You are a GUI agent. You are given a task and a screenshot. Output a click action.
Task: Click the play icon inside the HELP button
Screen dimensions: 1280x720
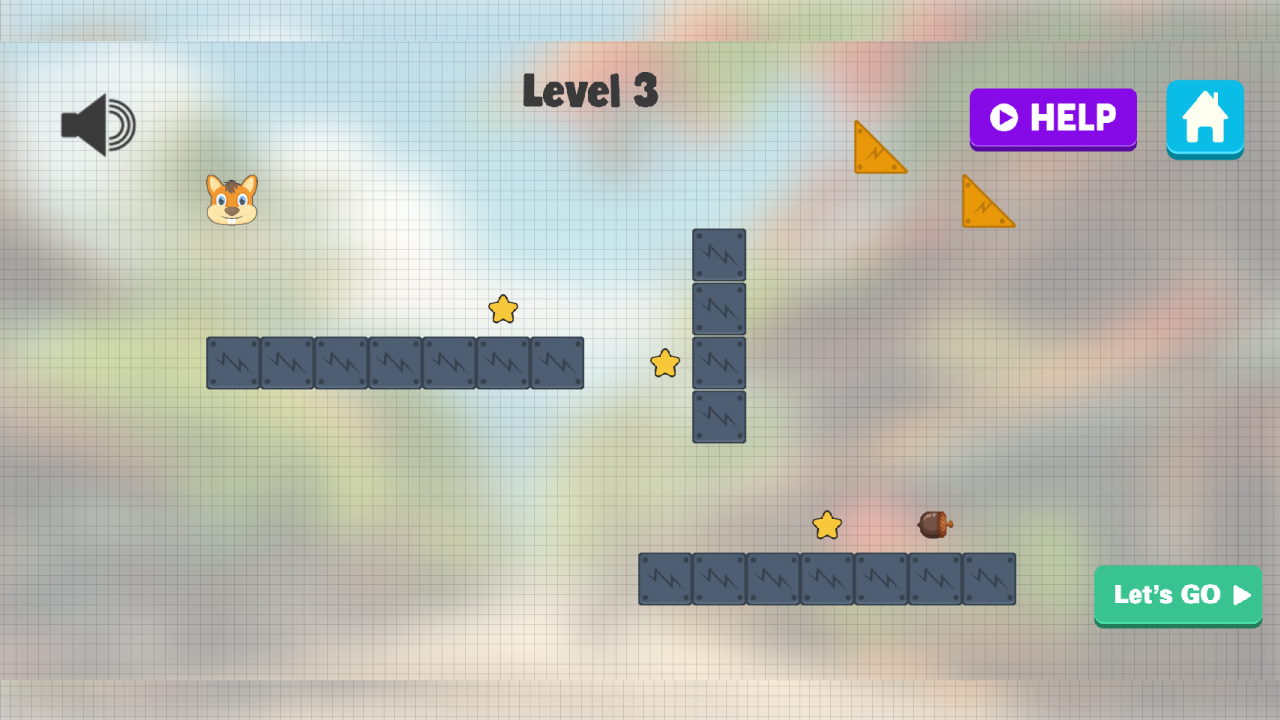pos(1005,119)
